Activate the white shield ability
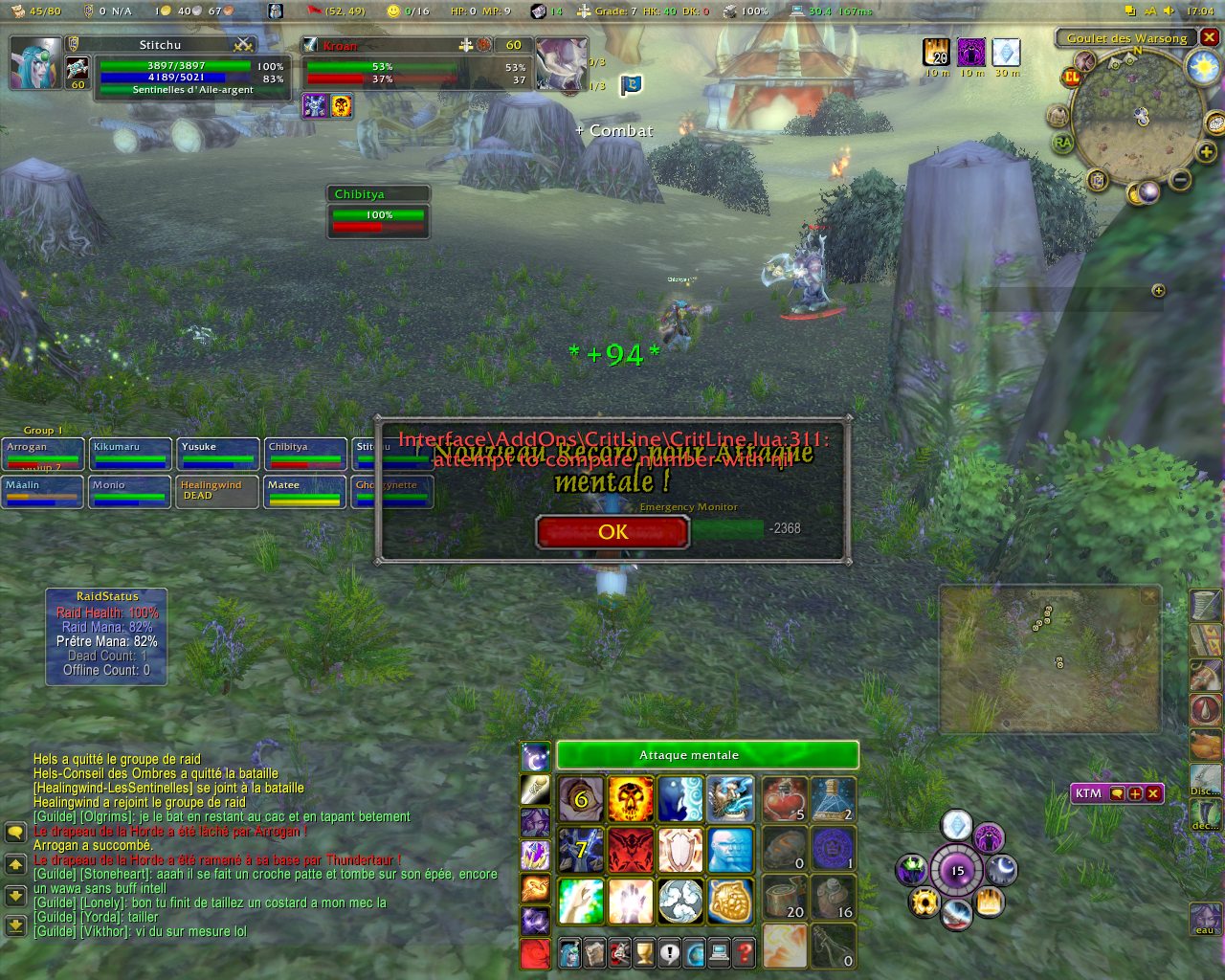Viewport: 1225px width, 980px height. click(x=680, y=850)
